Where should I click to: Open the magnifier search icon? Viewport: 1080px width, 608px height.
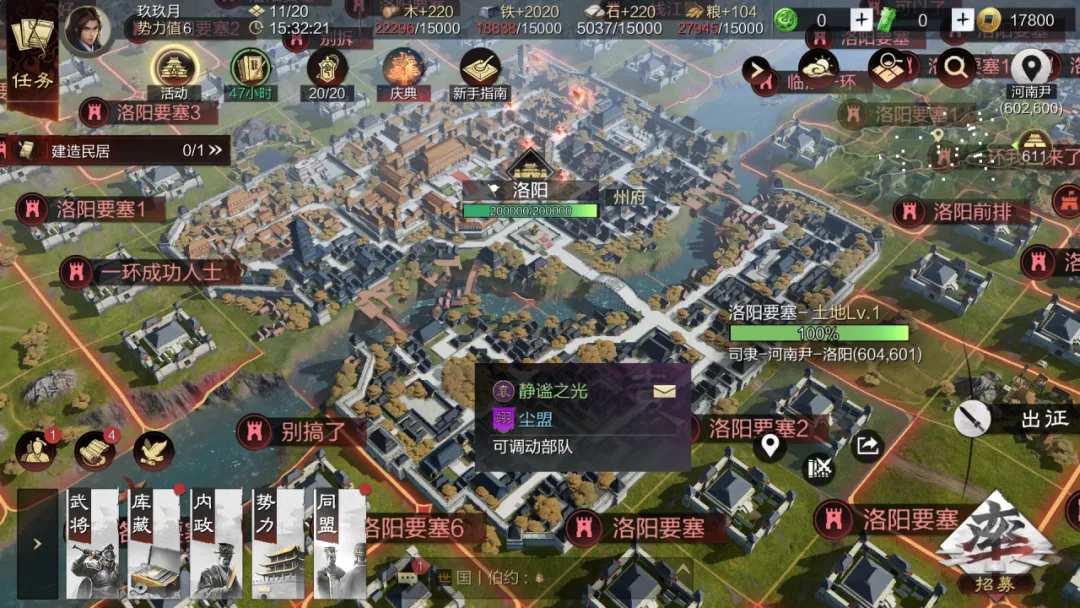[x=956, y=67]
